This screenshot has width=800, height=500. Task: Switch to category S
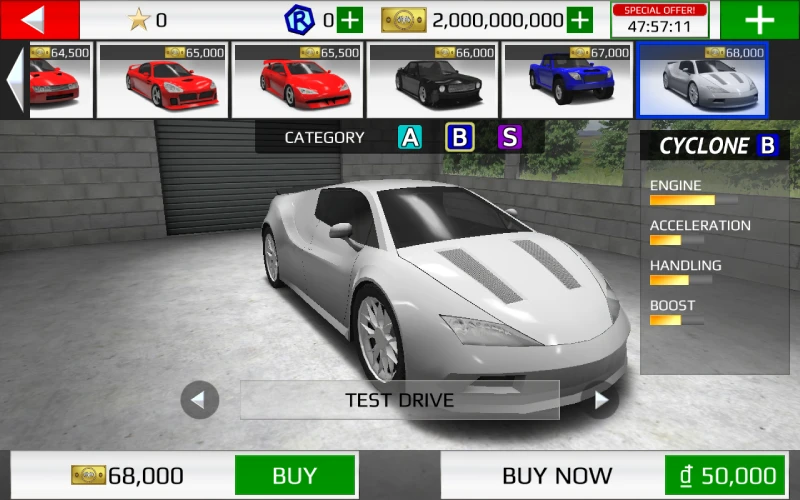[510, 138]
